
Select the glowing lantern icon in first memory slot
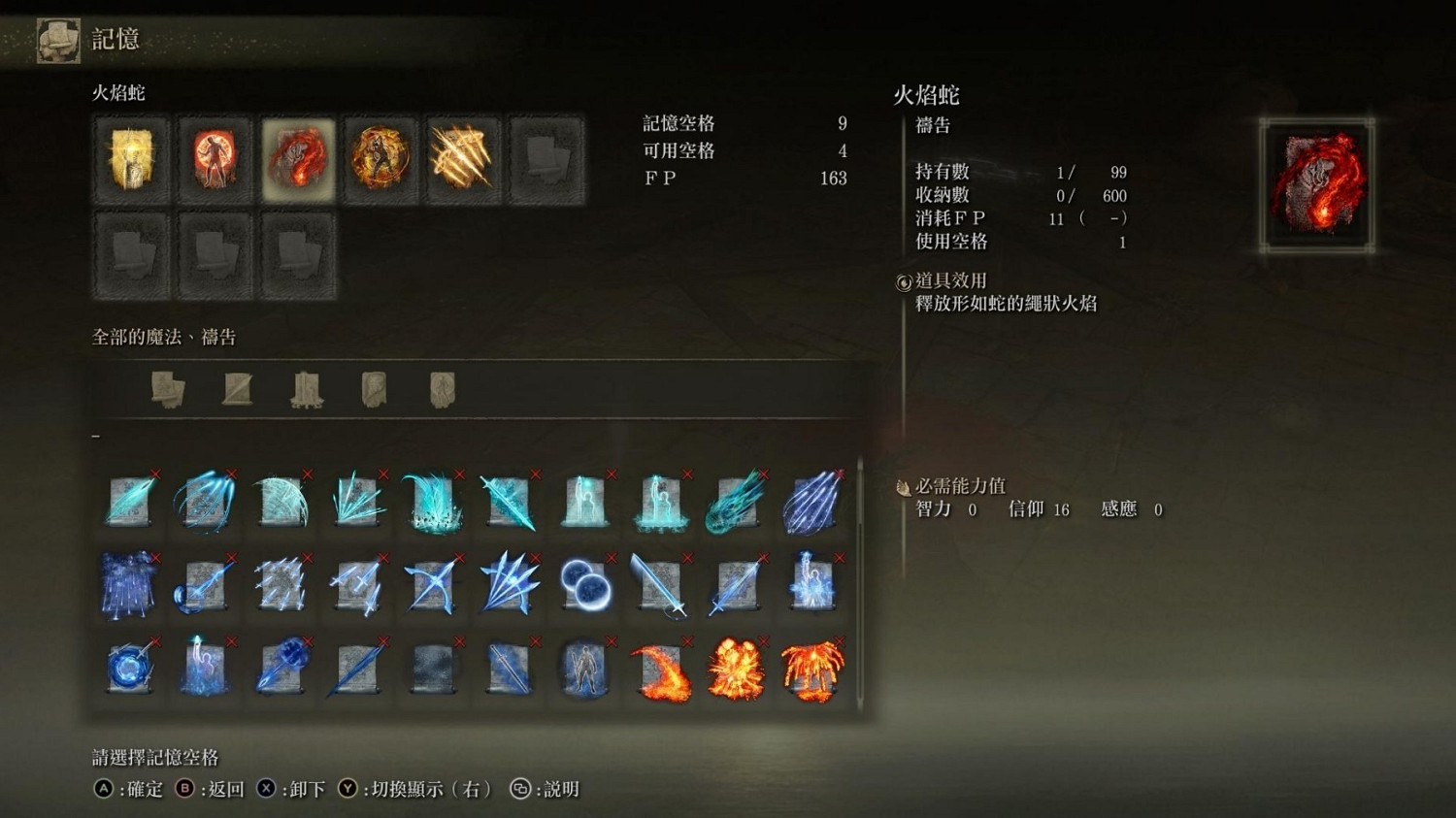pos(131,158)
